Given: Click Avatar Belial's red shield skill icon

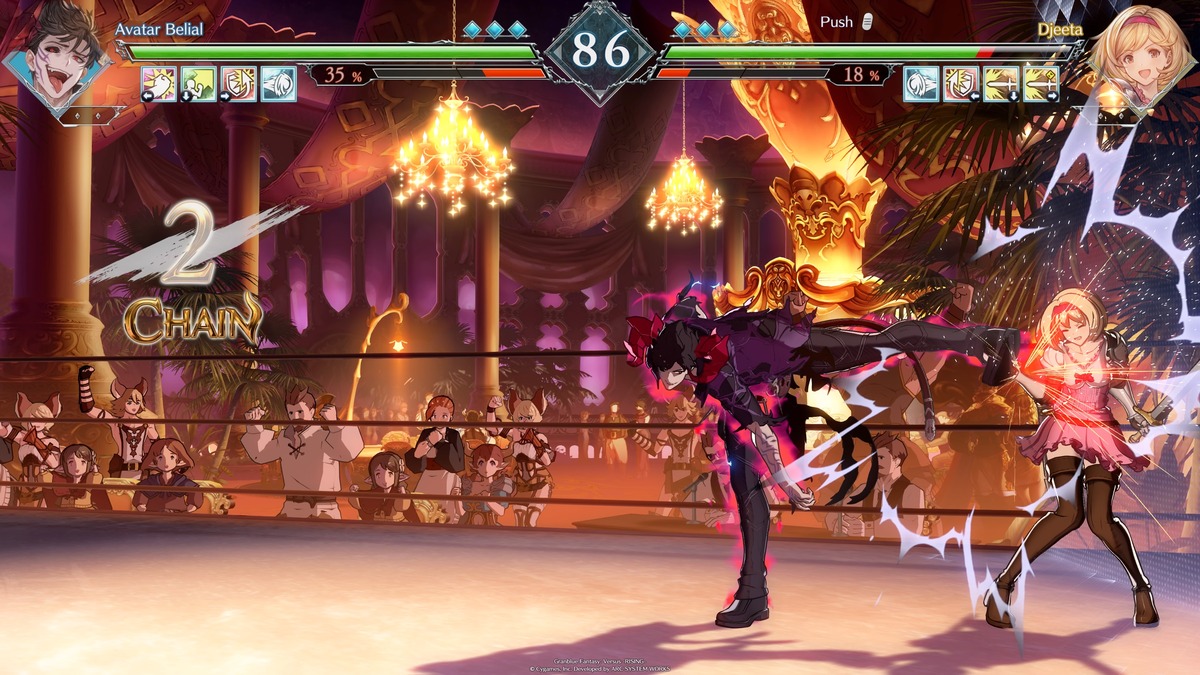Looking at the screenshot, I should 239,84.
